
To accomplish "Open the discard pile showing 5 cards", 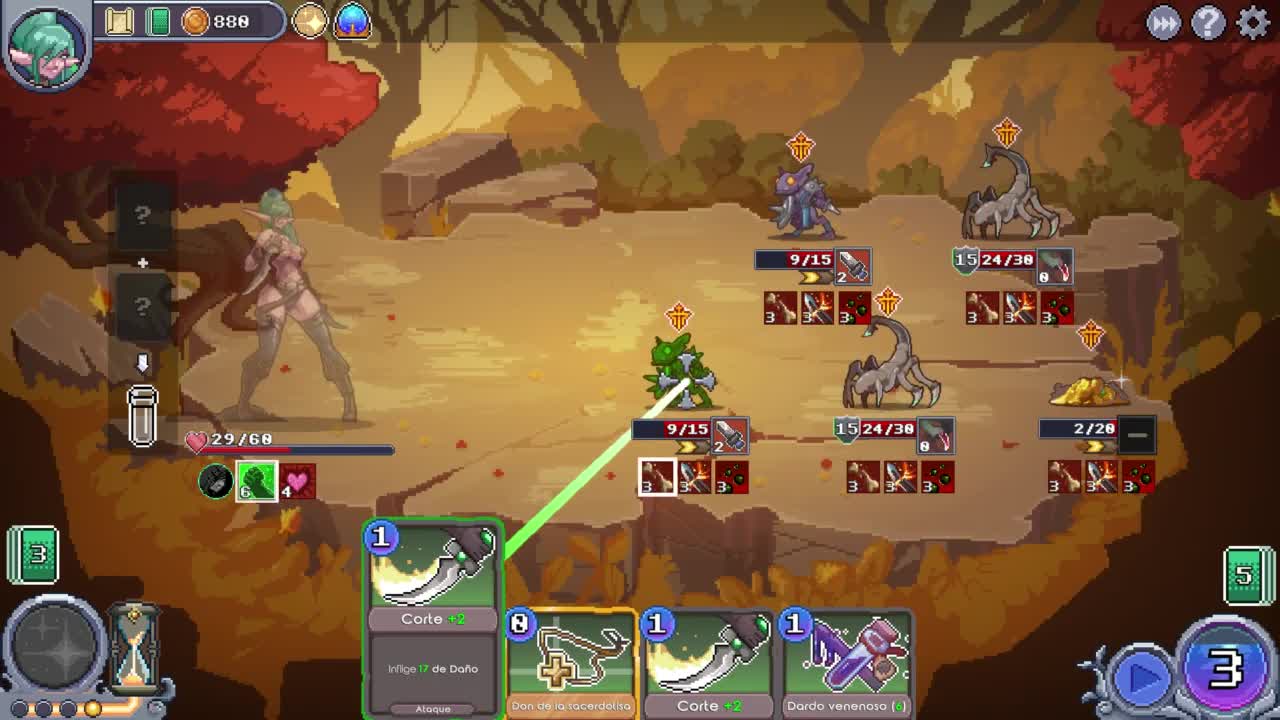I will coord(1246,575).
